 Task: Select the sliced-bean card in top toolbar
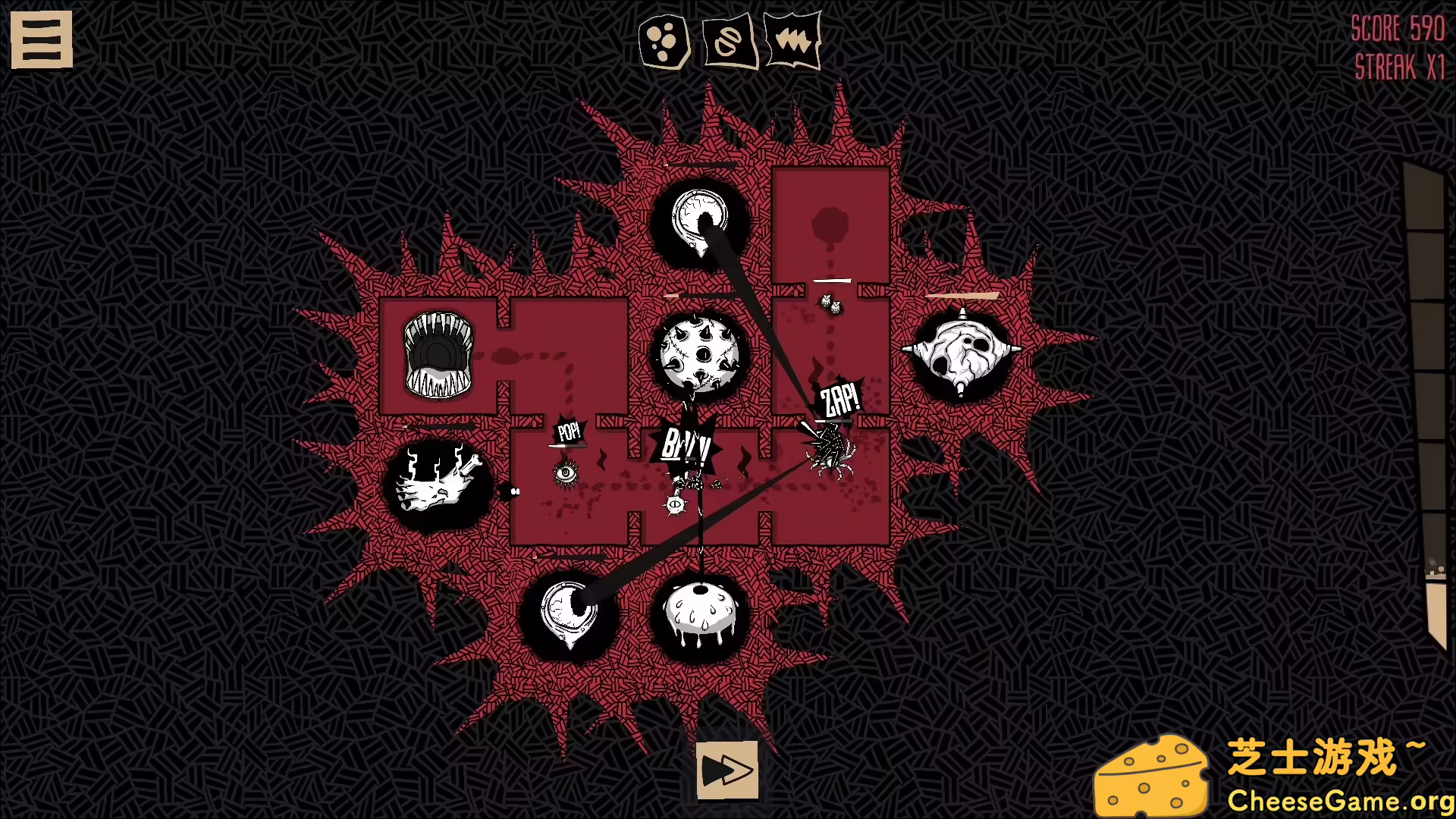[x=727, y=42]
